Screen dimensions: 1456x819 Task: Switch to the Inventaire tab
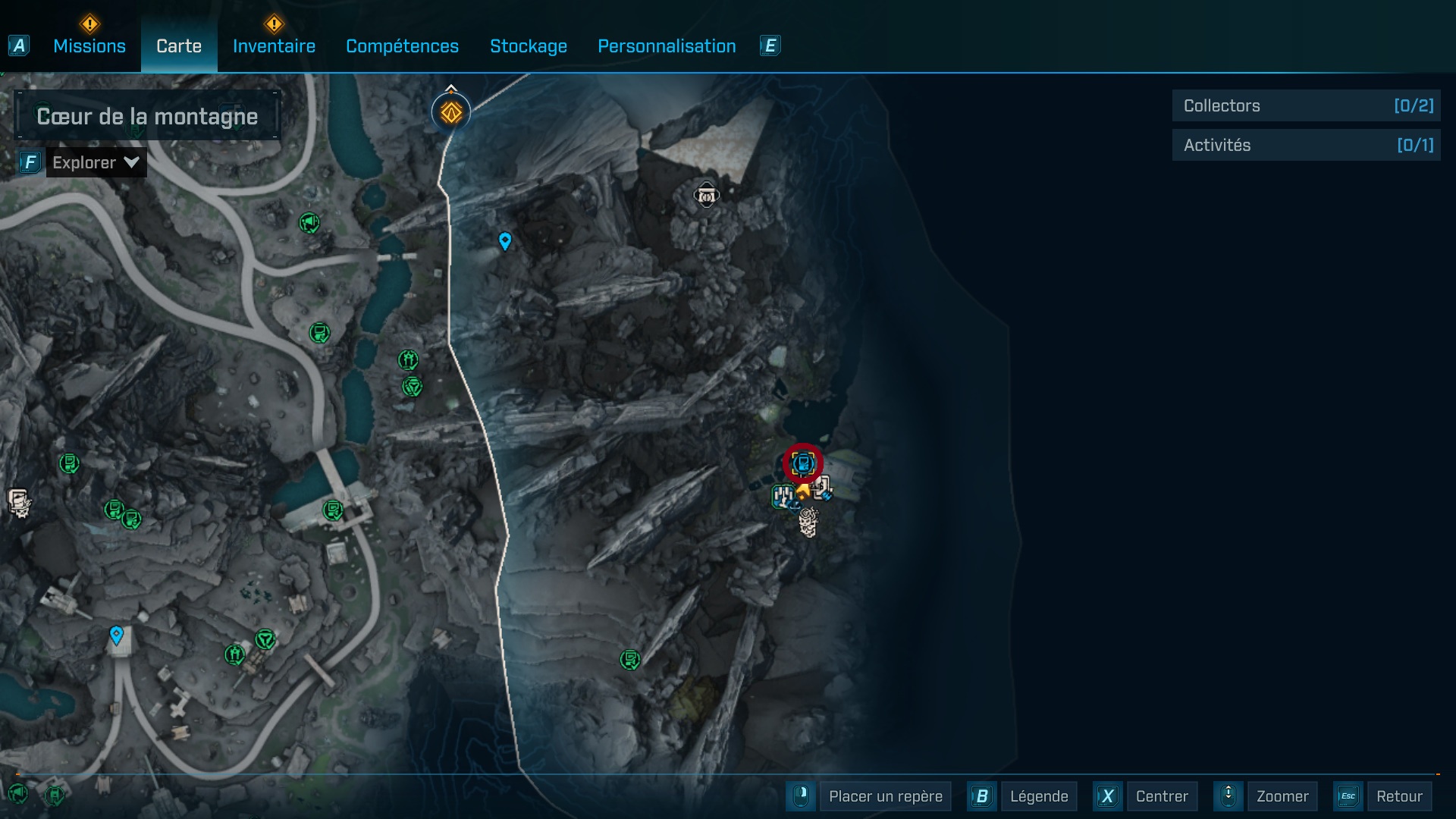(274, 46)
